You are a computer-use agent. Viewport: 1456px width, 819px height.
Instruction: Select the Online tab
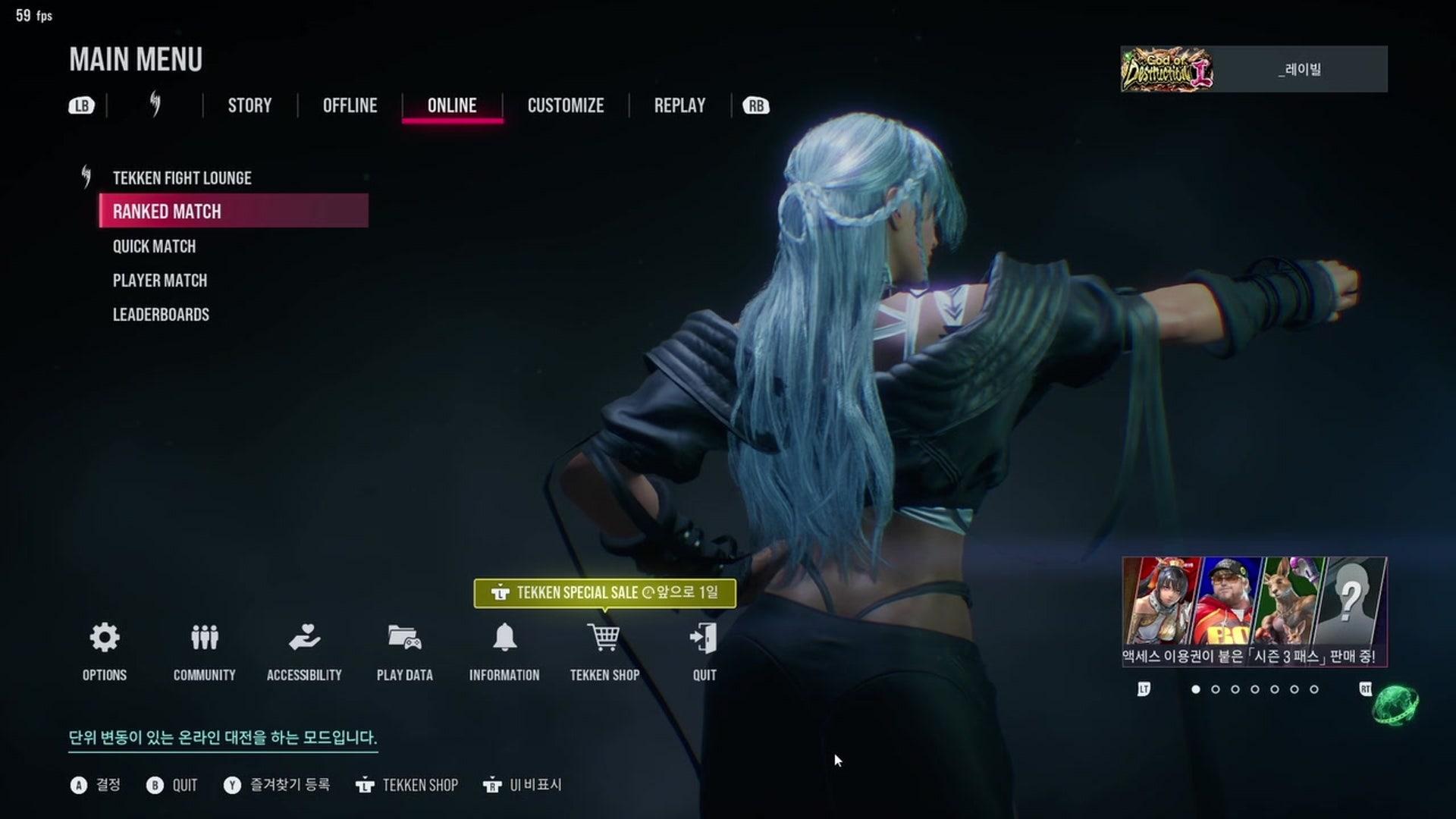(x=452, y=105)
